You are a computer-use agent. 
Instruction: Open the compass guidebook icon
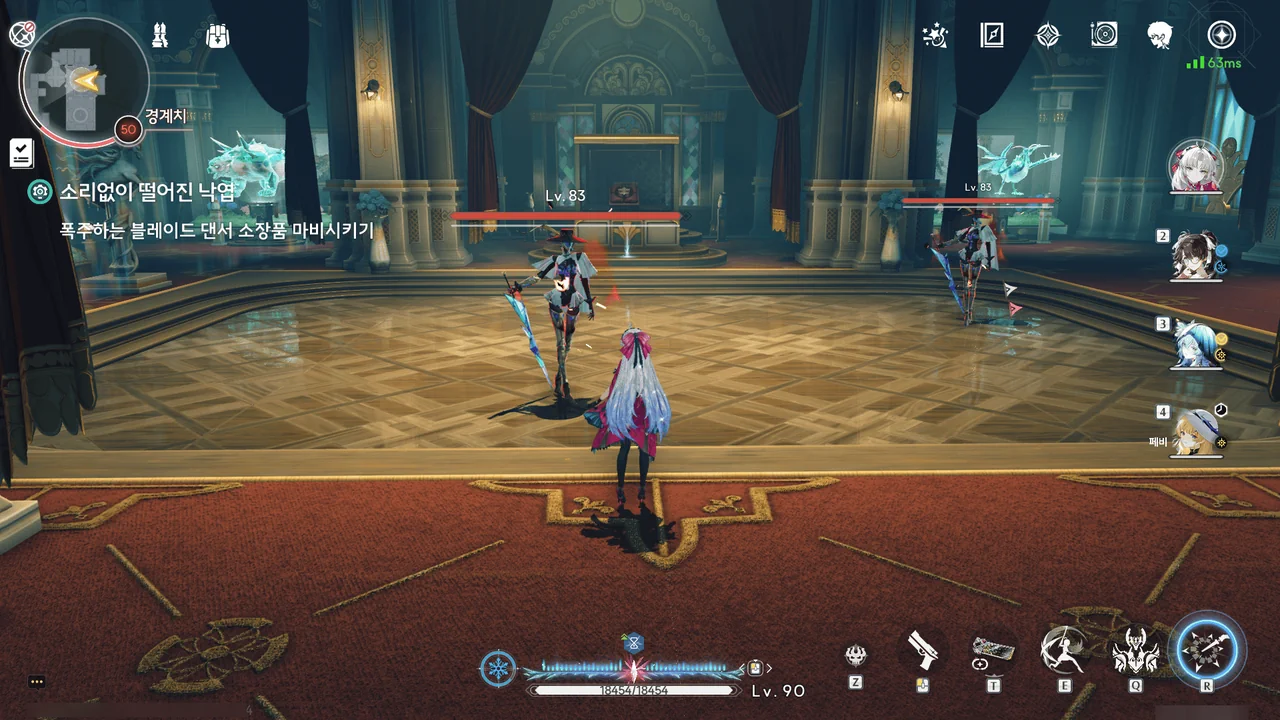(x=991, y=36)
